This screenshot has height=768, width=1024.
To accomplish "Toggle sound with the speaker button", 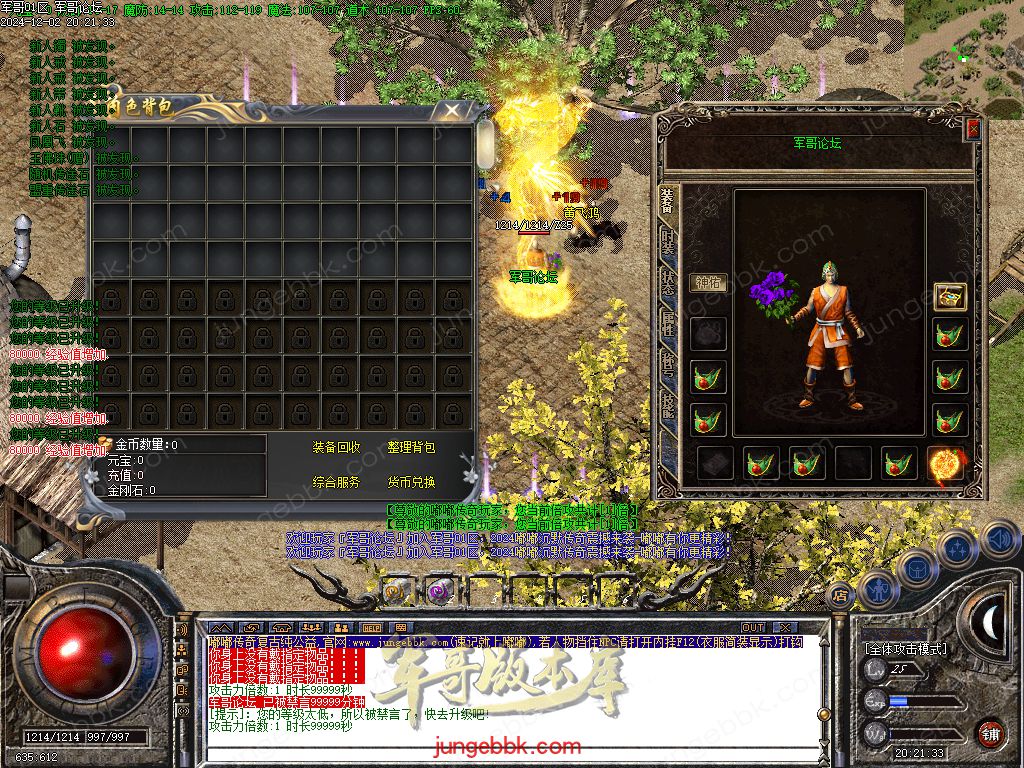I will click(x=998, y=540).
